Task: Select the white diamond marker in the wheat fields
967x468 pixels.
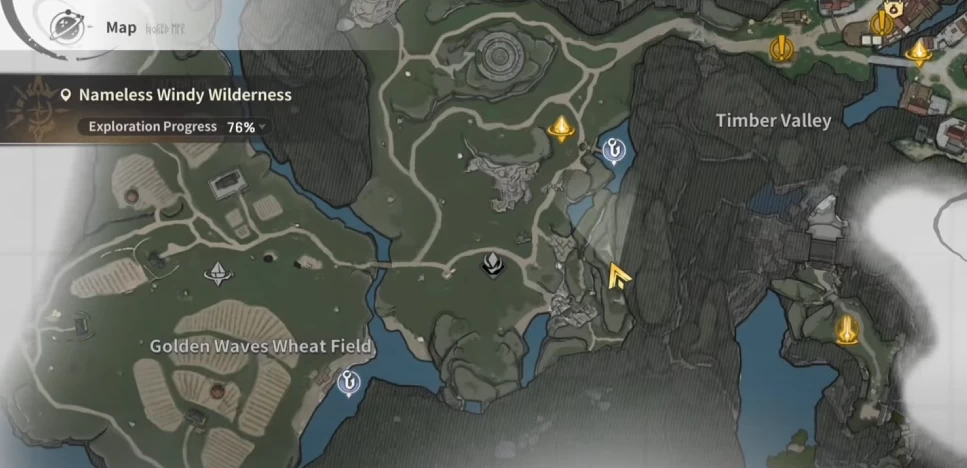Action: click(x=218, y=273)
